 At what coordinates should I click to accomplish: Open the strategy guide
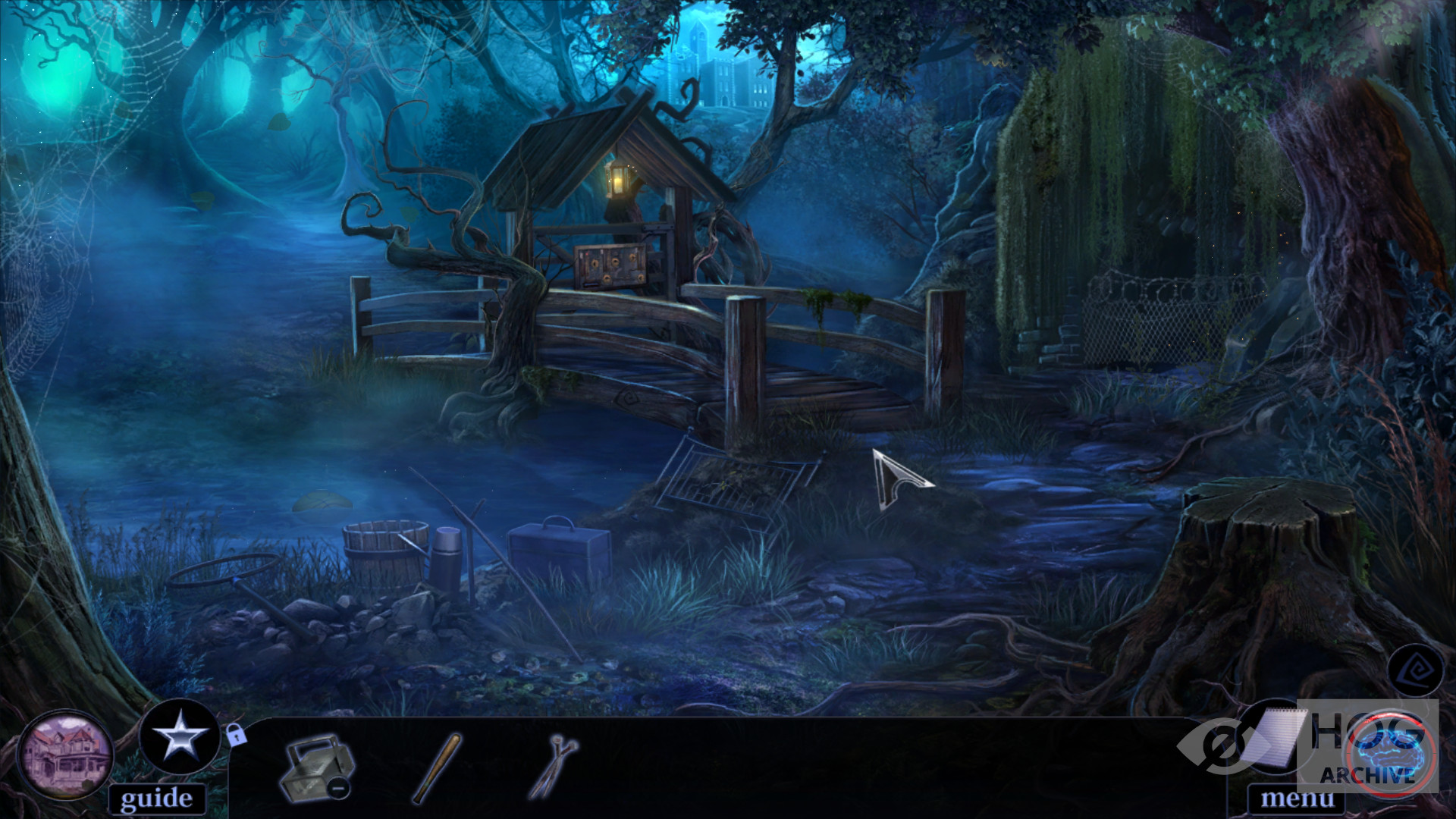click(x=156, y=799)
